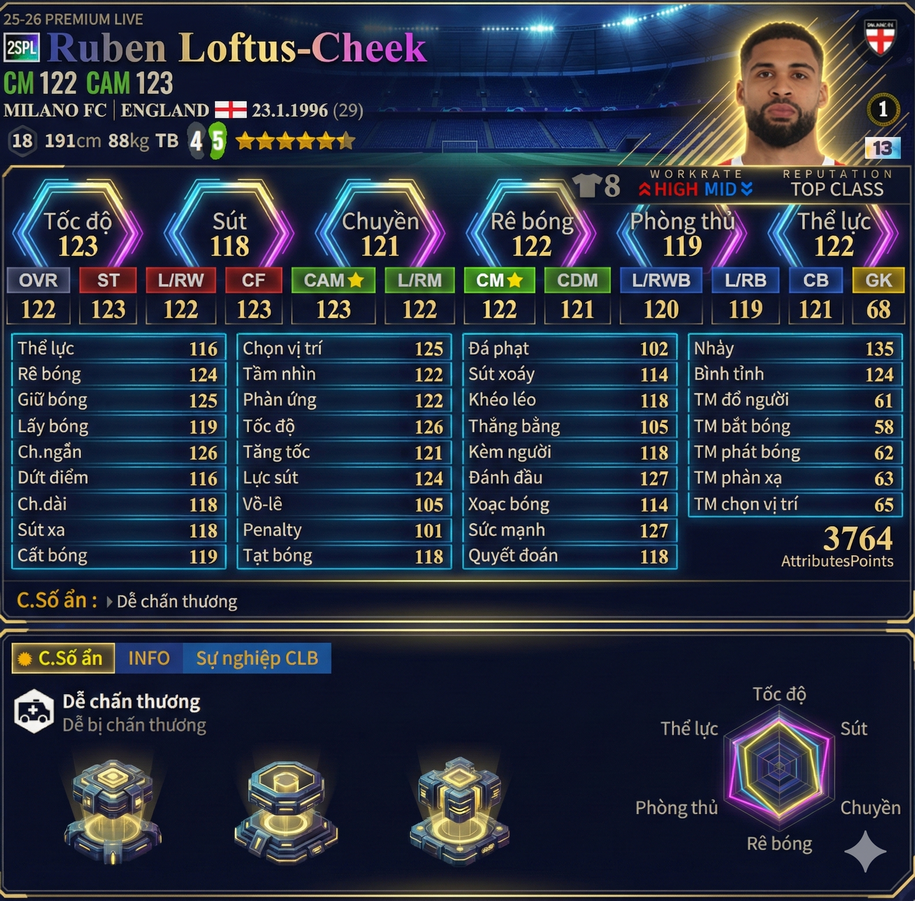Select the GK position badge

878,281
